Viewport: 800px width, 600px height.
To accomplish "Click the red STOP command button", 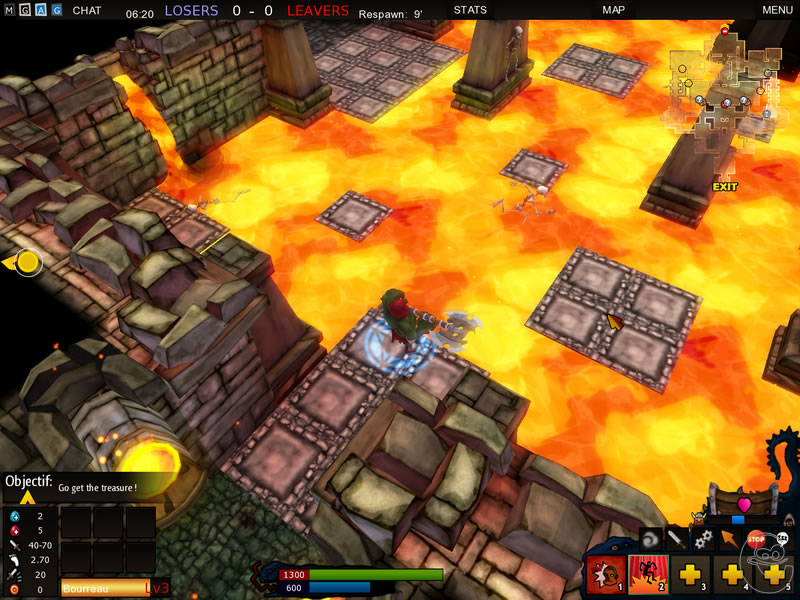I will pyautogui.click(x=756, y=539).
